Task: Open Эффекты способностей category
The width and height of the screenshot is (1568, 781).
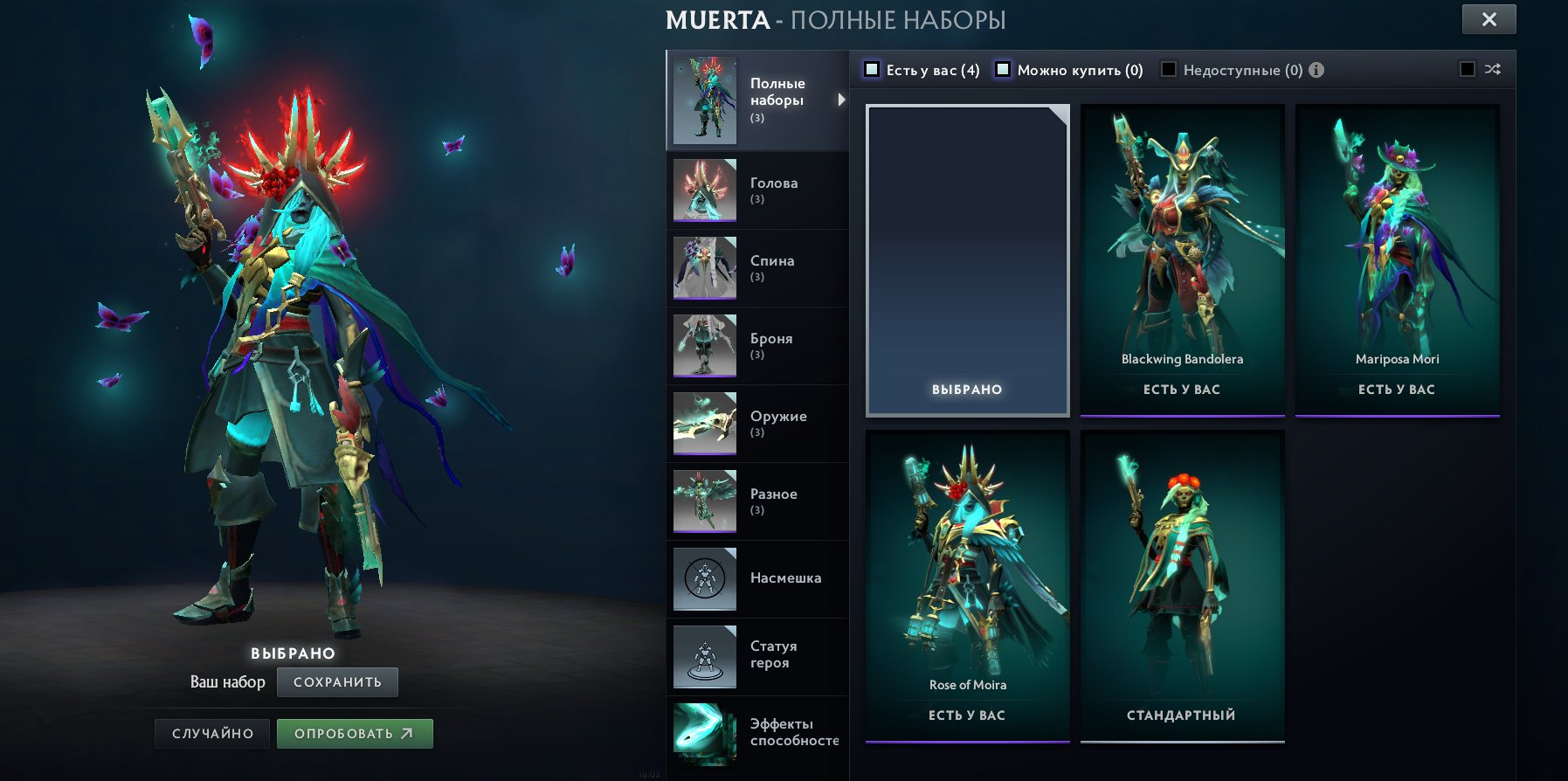Action: click(756, 732)
